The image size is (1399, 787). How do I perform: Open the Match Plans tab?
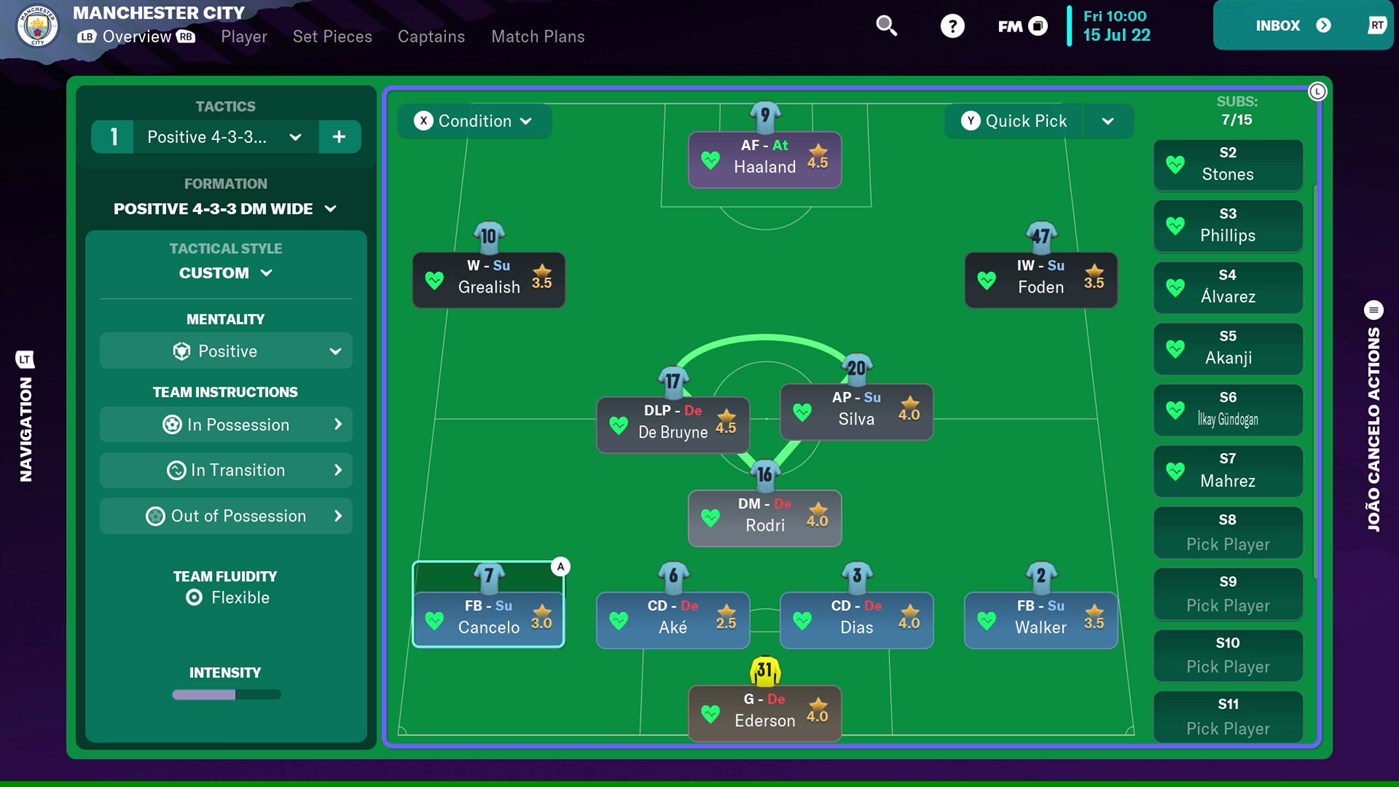537,36
